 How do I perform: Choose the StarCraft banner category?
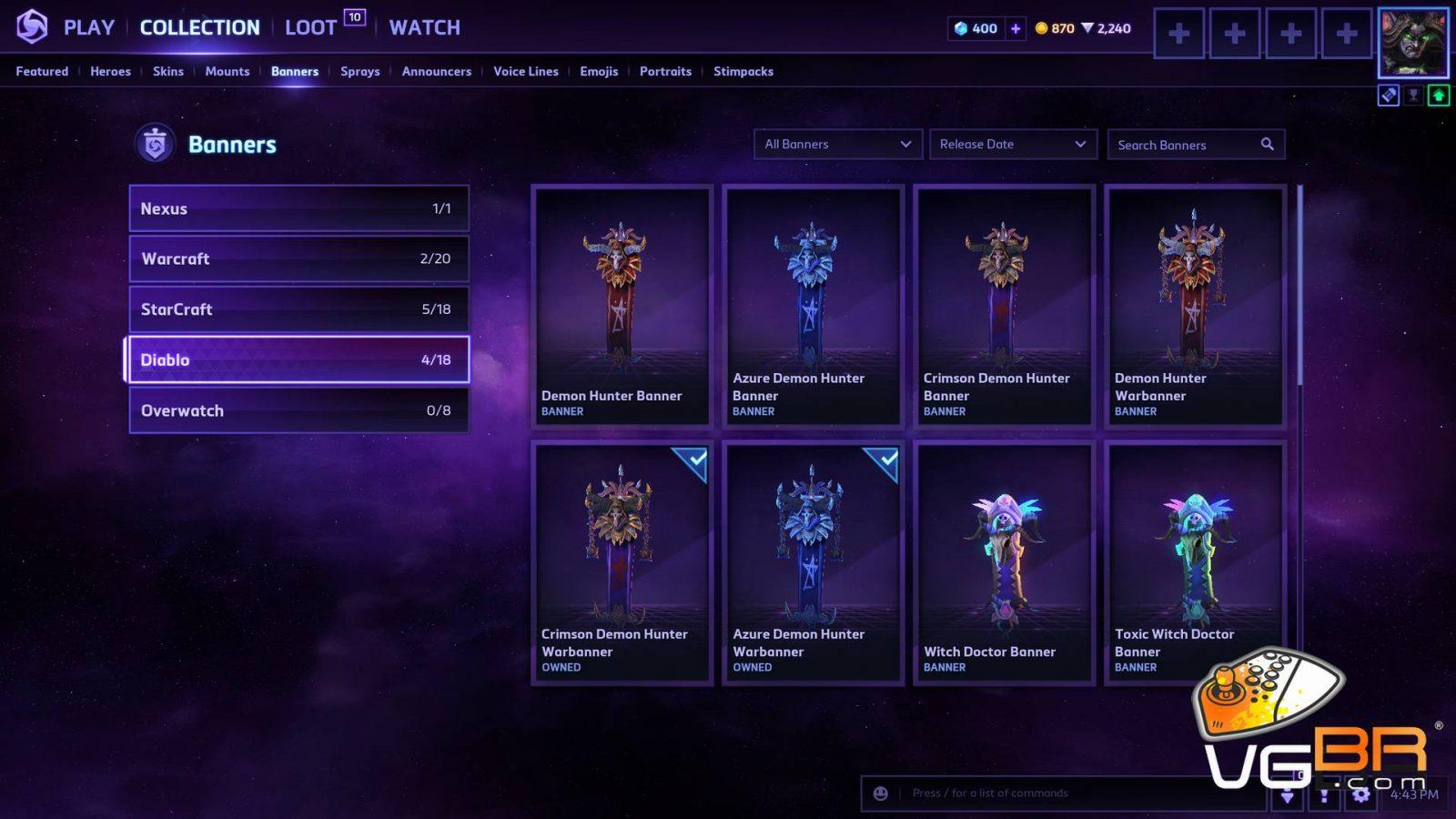[x=298, y=309]
